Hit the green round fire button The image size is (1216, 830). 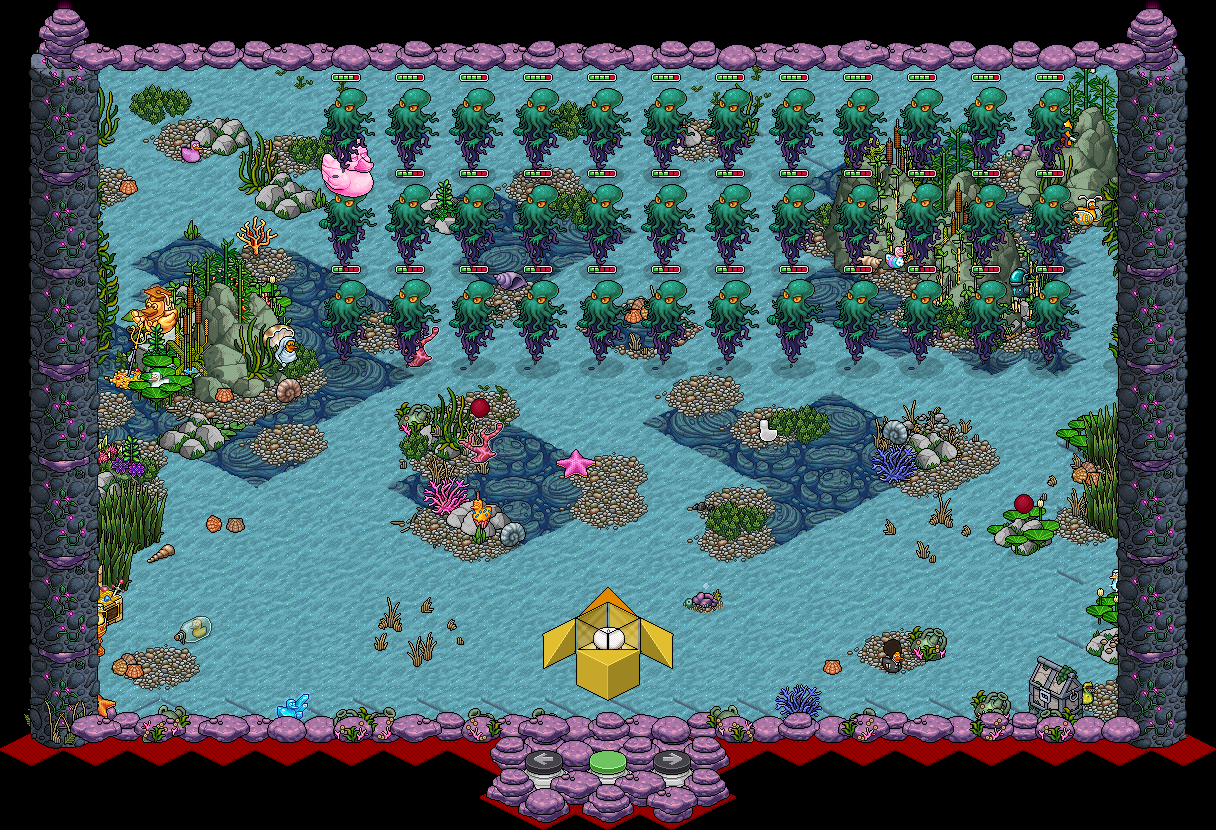click(x=607, y=764)
